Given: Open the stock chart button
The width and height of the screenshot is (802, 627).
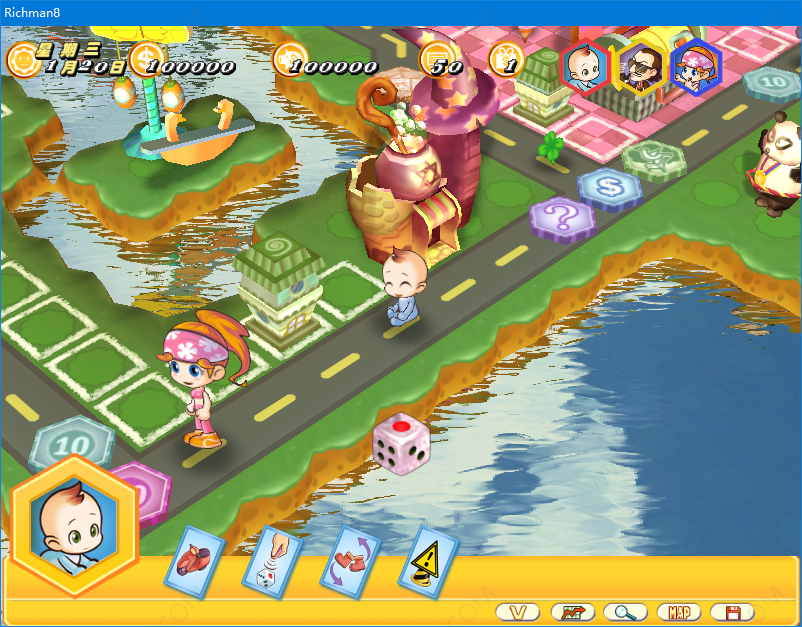Looking at the screenshot, I should 571,611.
